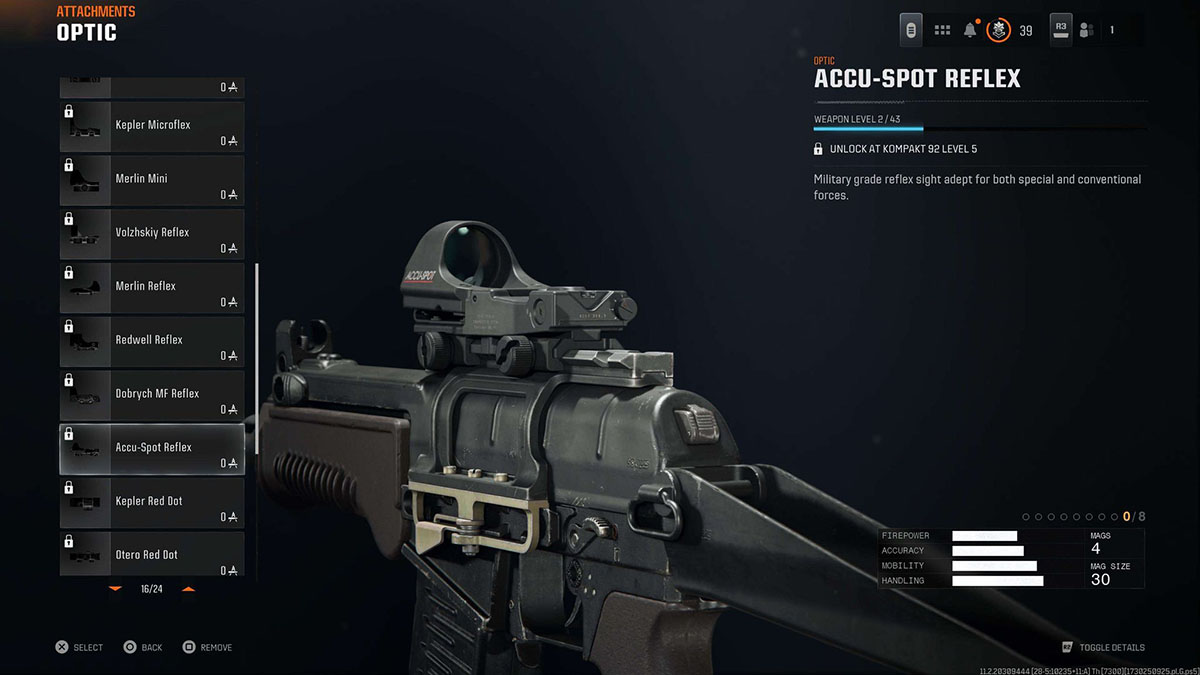Select the Otero Red Dot optic
Screen dimensions: 1200x675
(152, 554)
